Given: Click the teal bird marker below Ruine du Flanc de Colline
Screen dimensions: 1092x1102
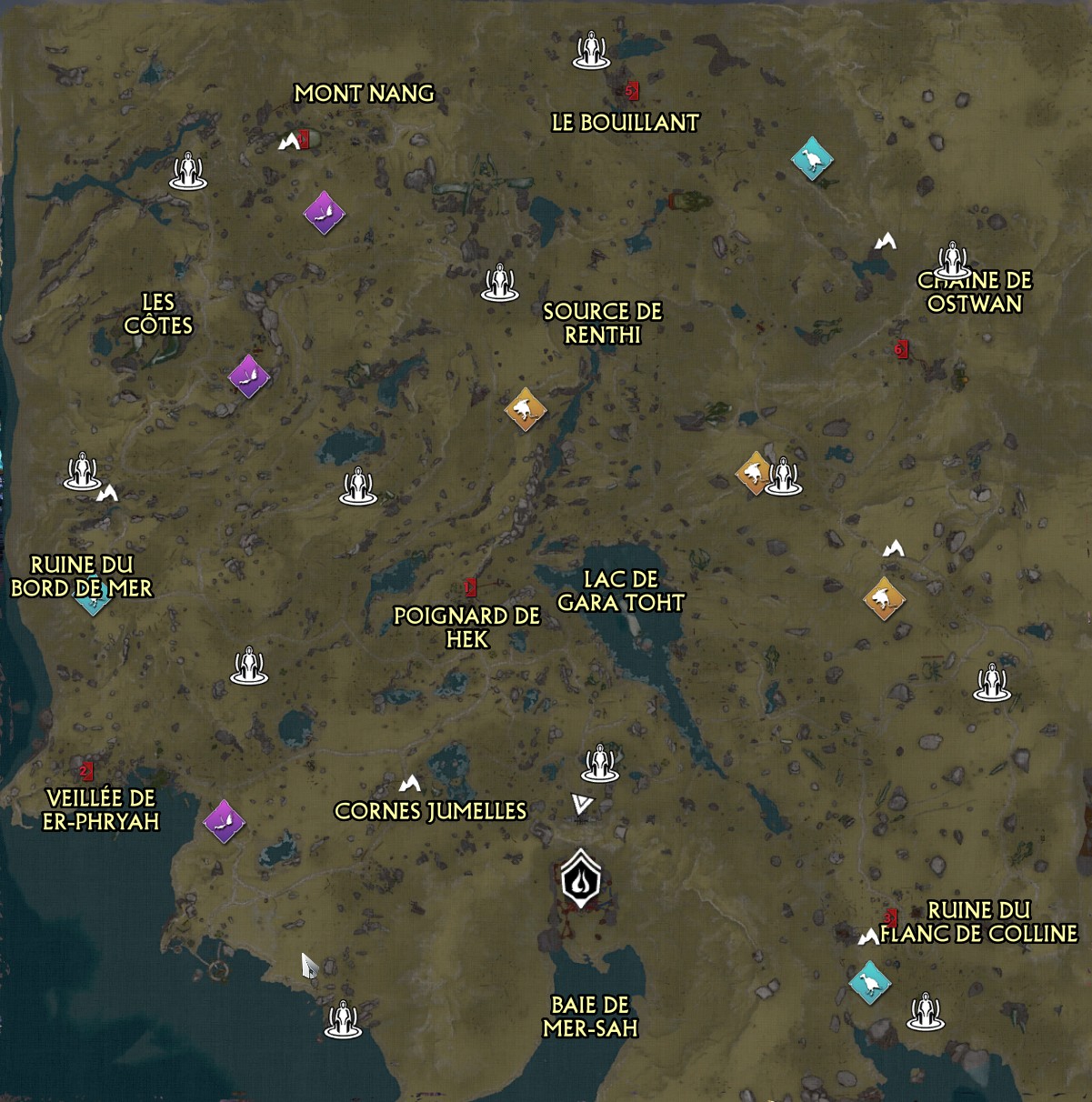Looking at the screenshot, I should [x=869, y=982].
